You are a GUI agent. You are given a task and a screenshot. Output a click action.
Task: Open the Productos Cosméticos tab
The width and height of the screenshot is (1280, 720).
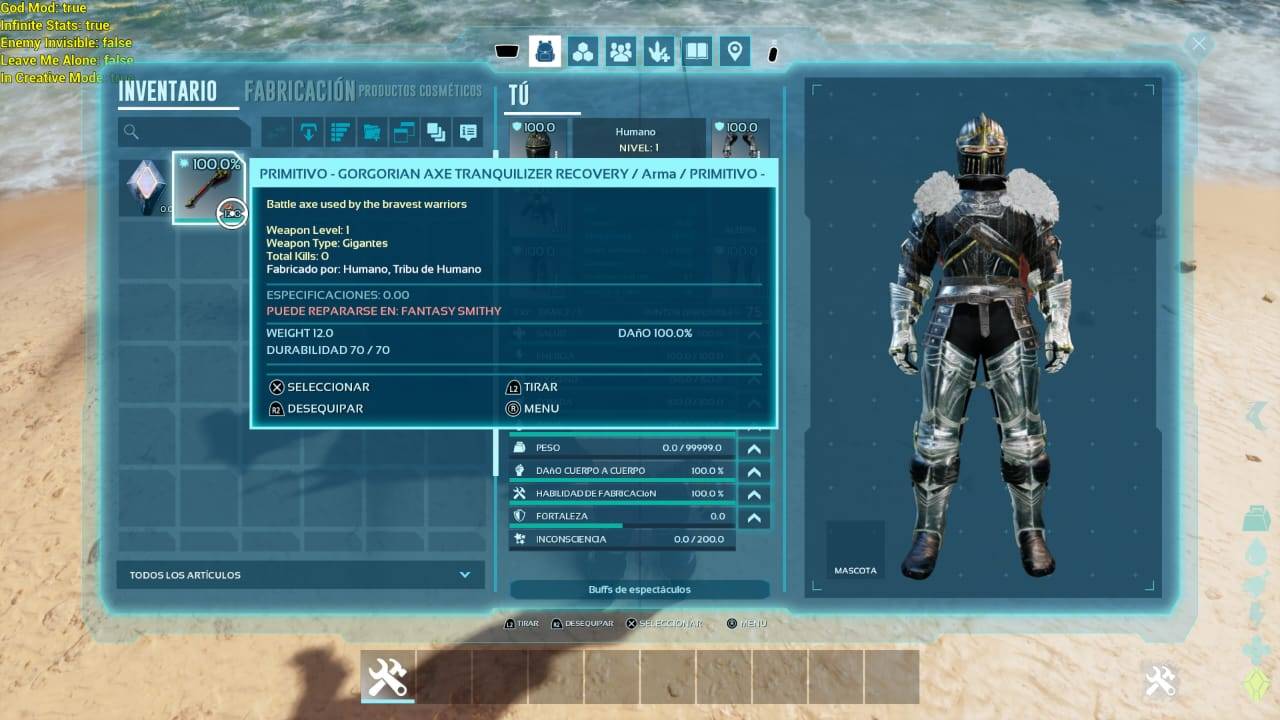point(420,91)
